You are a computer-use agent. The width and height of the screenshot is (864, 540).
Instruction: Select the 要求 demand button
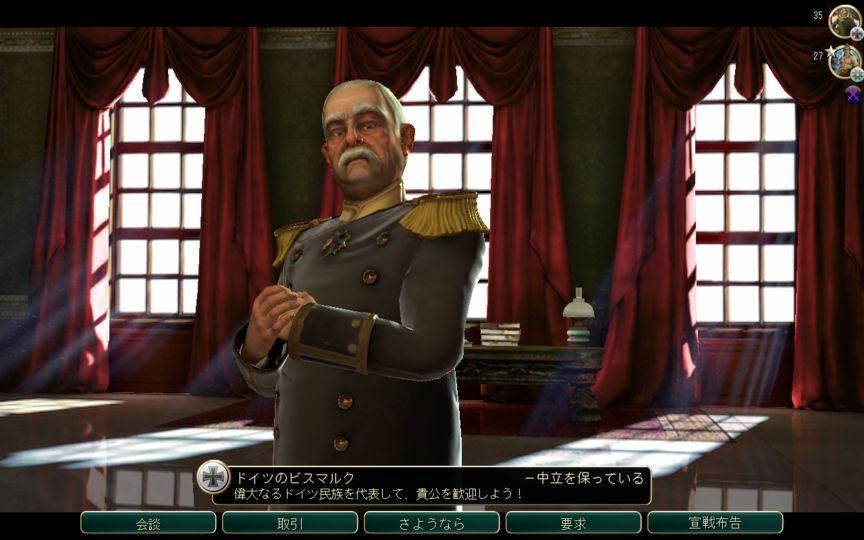[573, 523]
